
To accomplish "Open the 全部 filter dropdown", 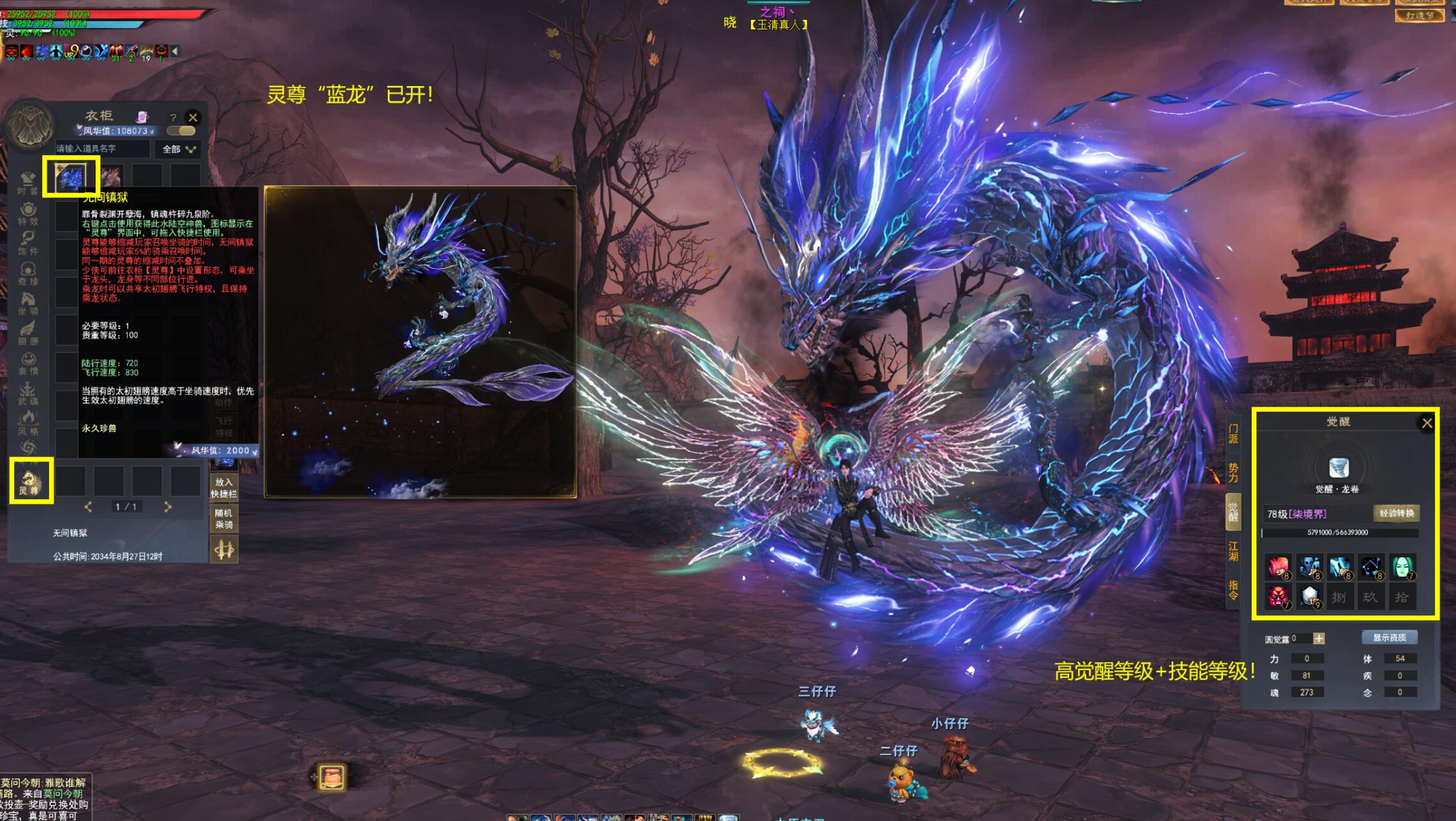I will [x=179, y=149].
